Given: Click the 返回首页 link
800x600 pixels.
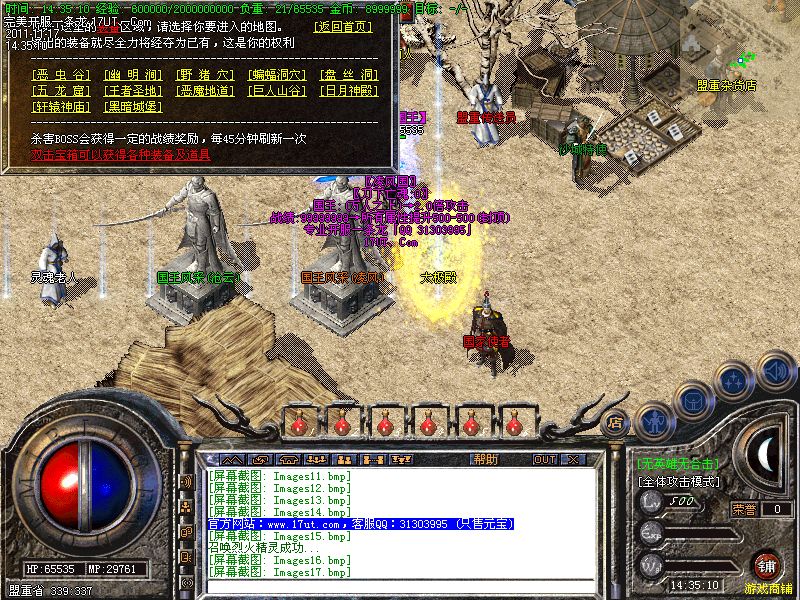Looking at the screenshot, I should click(x=341, y=26).
